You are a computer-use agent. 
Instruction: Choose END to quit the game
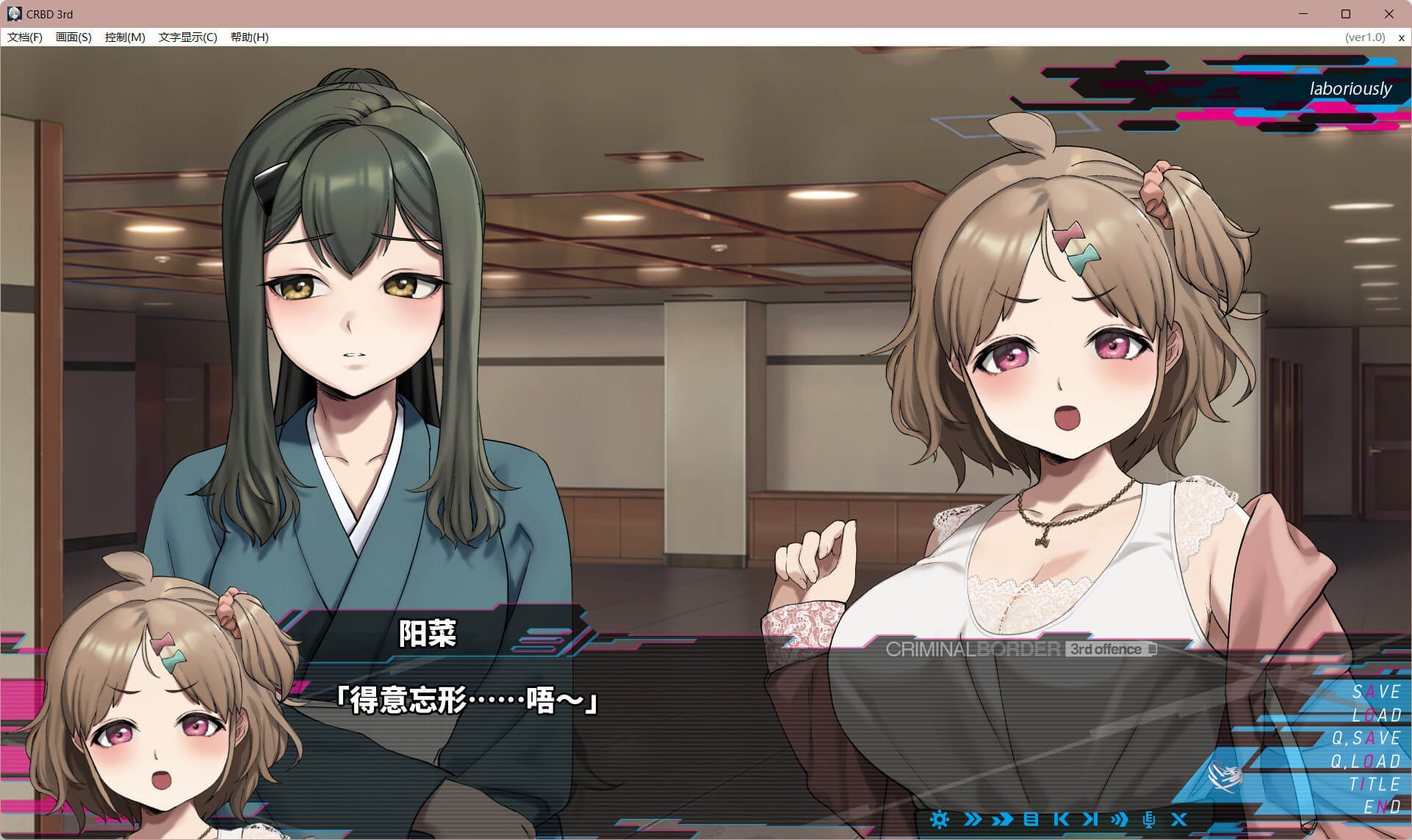(x=1381, y=807)
